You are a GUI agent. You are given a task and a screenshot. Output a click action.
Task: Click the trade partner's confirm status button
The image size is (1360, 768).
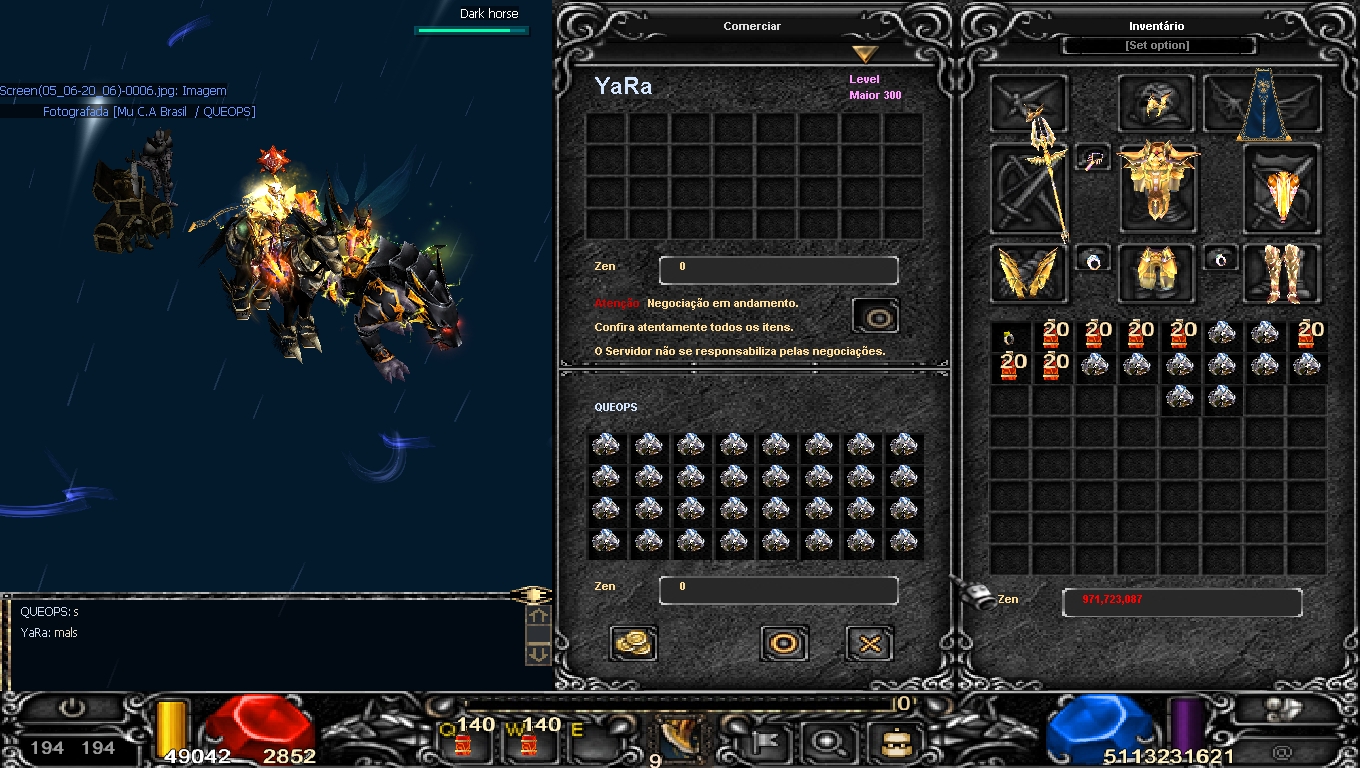coord(876,316)
